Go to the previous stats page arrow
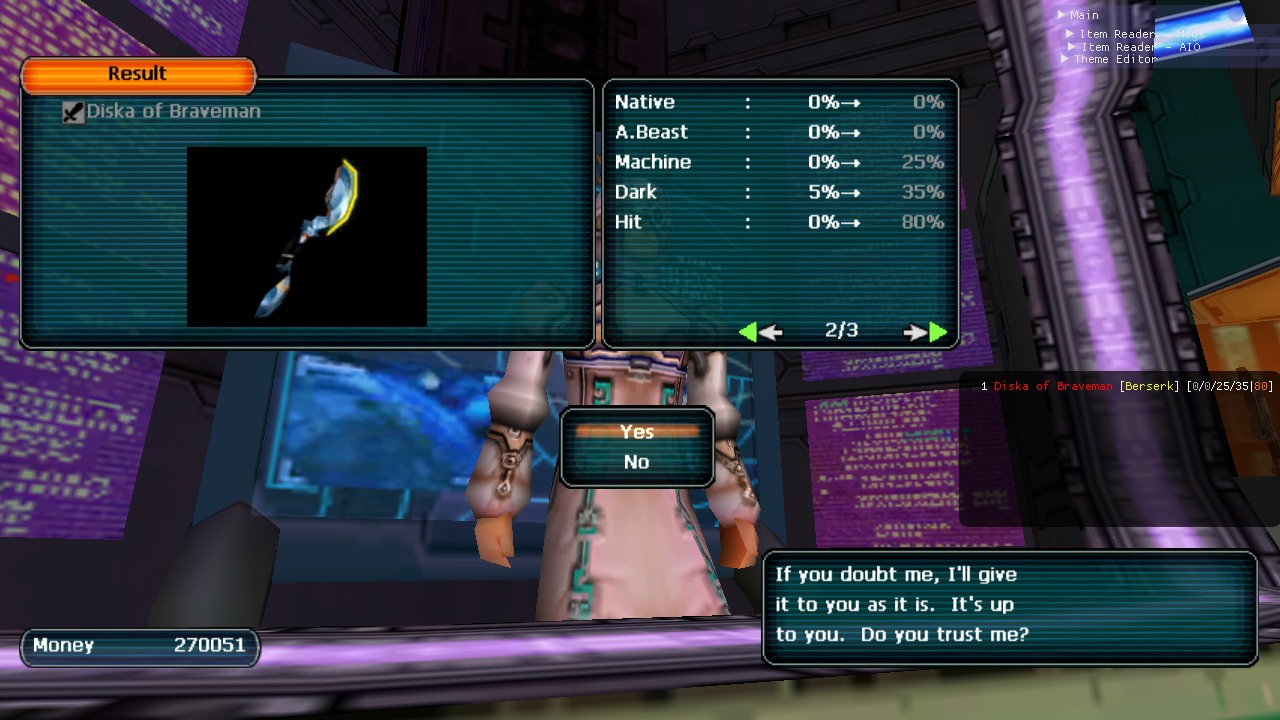The image size is (1280, 720). [759, 332]
